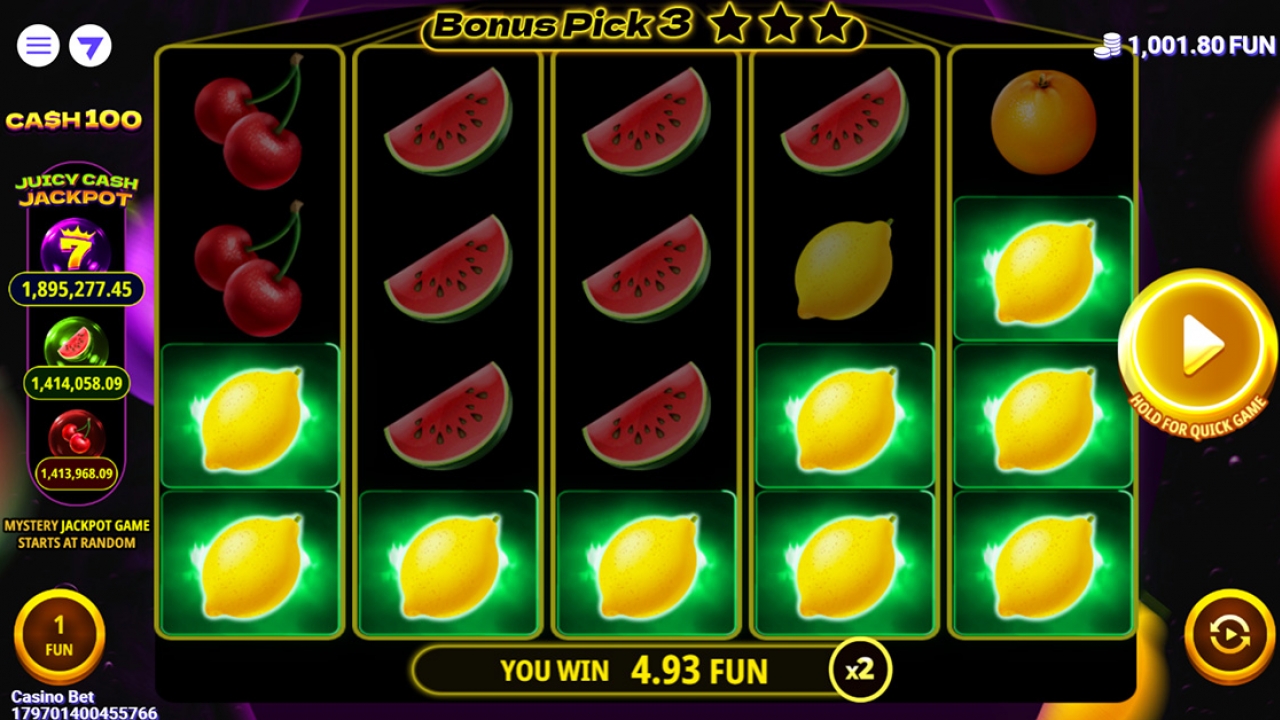Click the first star beside Bonus Pick 3
This screenshot has height=720, width=1280.
click(726, 22)
